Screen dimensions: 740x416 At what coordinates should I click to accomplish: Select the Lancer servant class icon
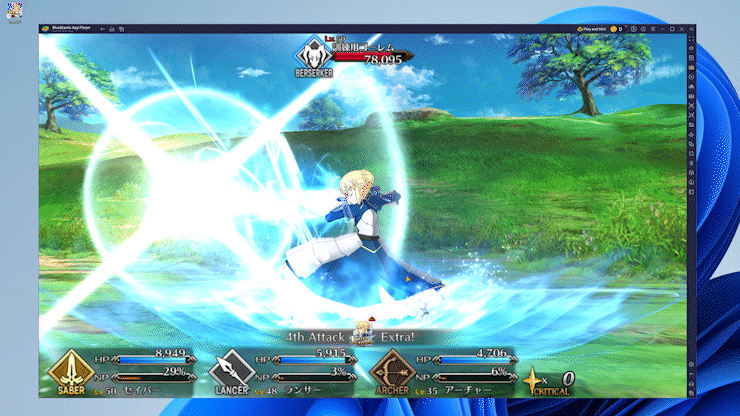(x=229, y=372)
